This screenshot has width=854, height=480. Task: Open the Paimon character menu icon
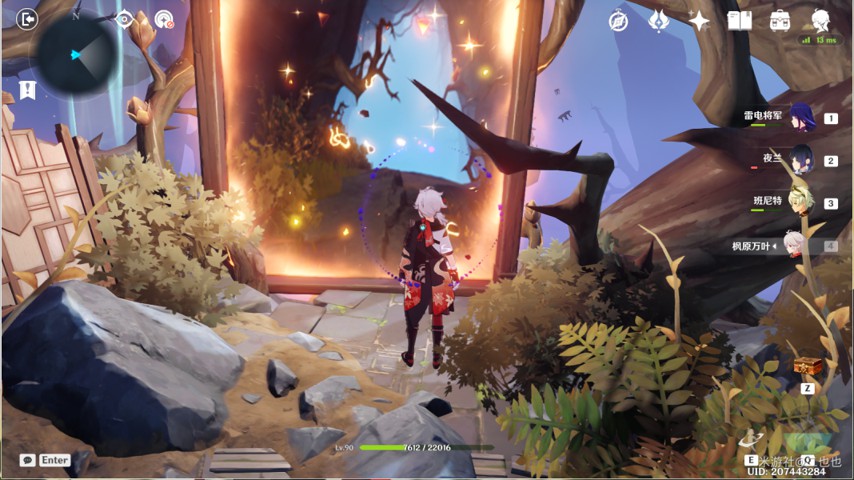tap(820, 20)
